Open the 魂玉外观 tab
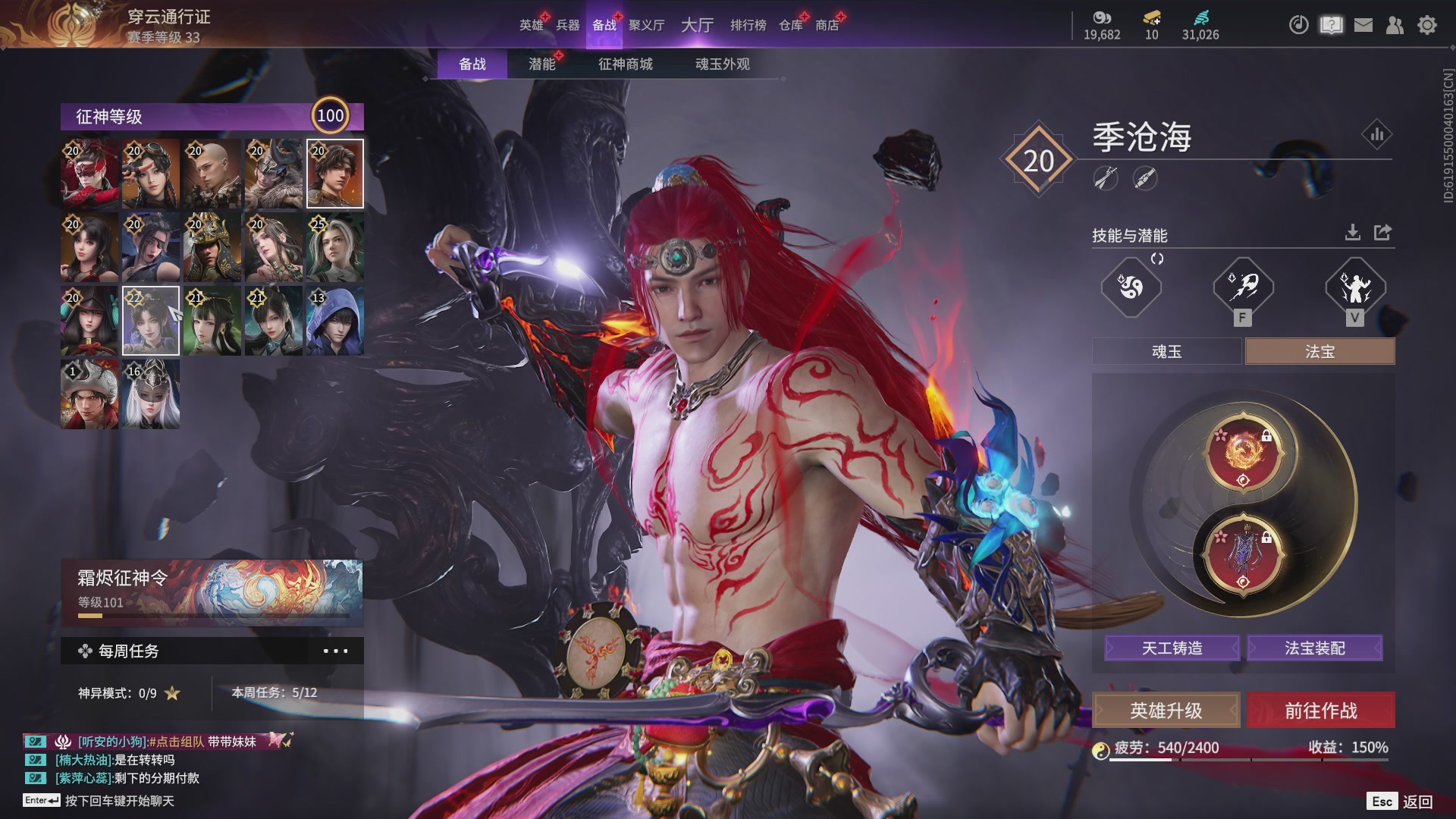 [722, 64]
